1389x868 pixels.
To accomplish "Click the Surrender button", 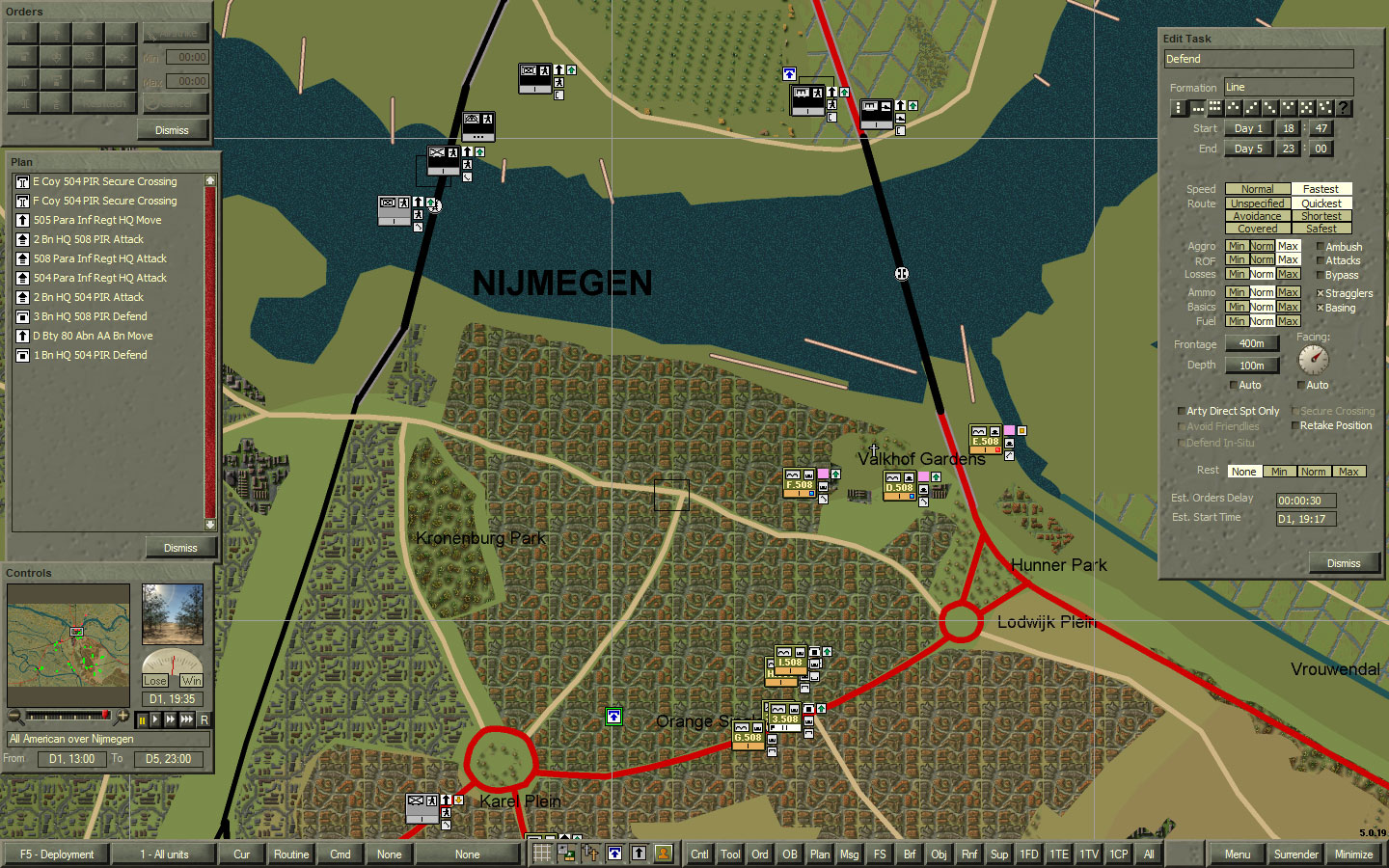I will pyautogui.click(x=1295, y=854).
